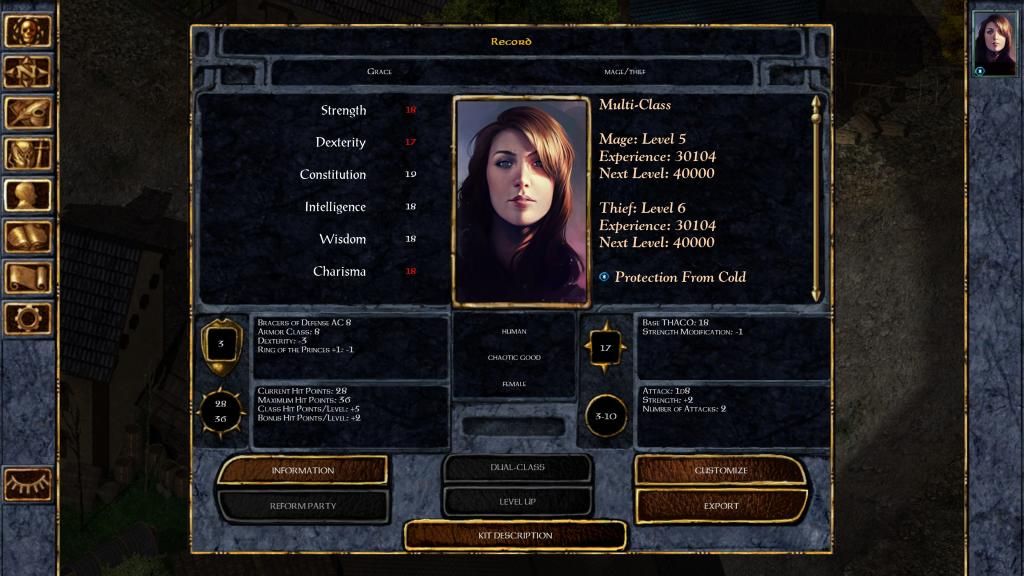Open the Information panel
1024x576 pixels.
pyautogui.click(x=302, y=470)
